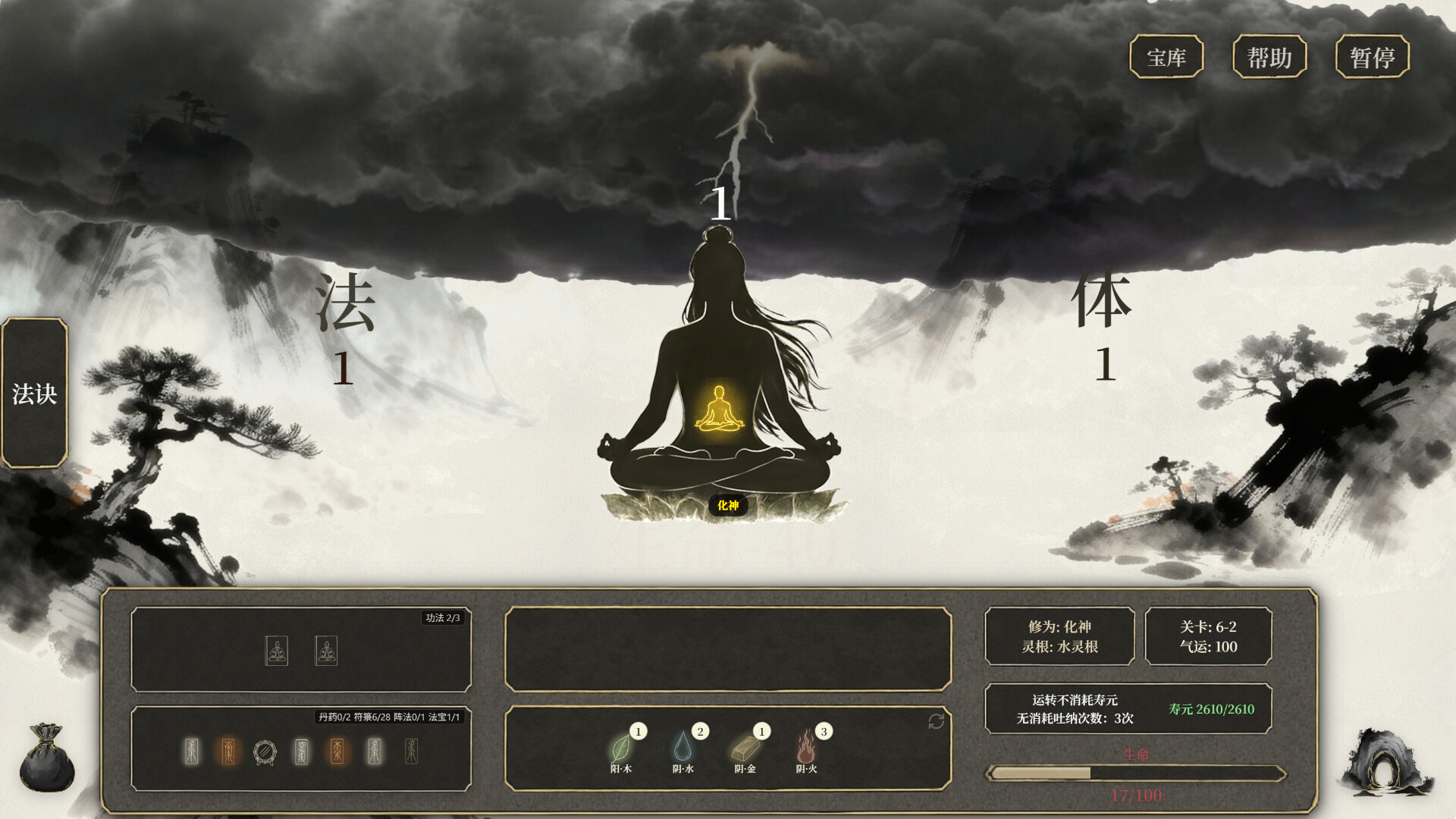
Task: Select the second 功法 technique card
Action: click(328, 651)
